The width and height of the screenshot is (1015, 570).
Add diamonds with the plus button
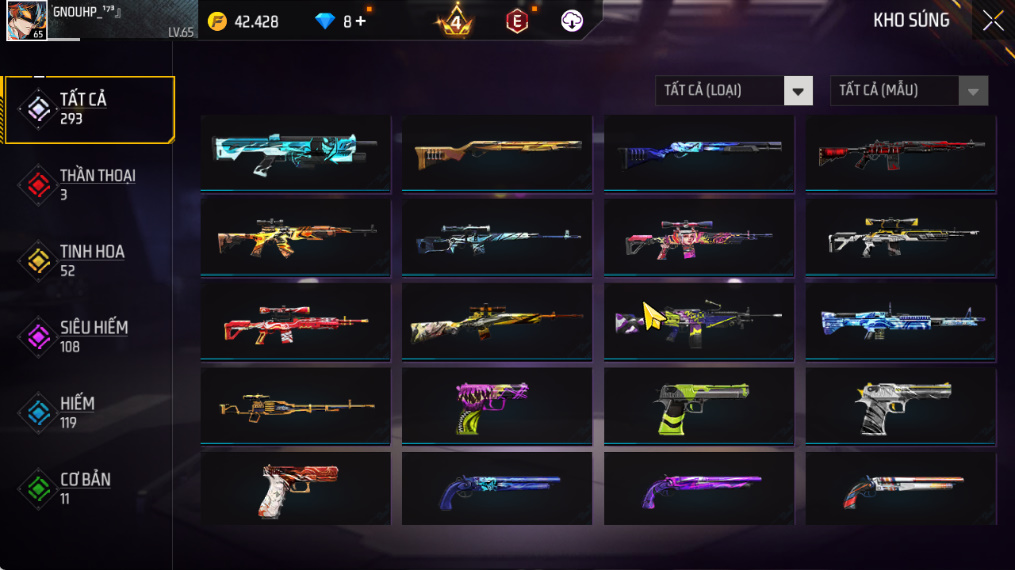(x=361, y=21)
